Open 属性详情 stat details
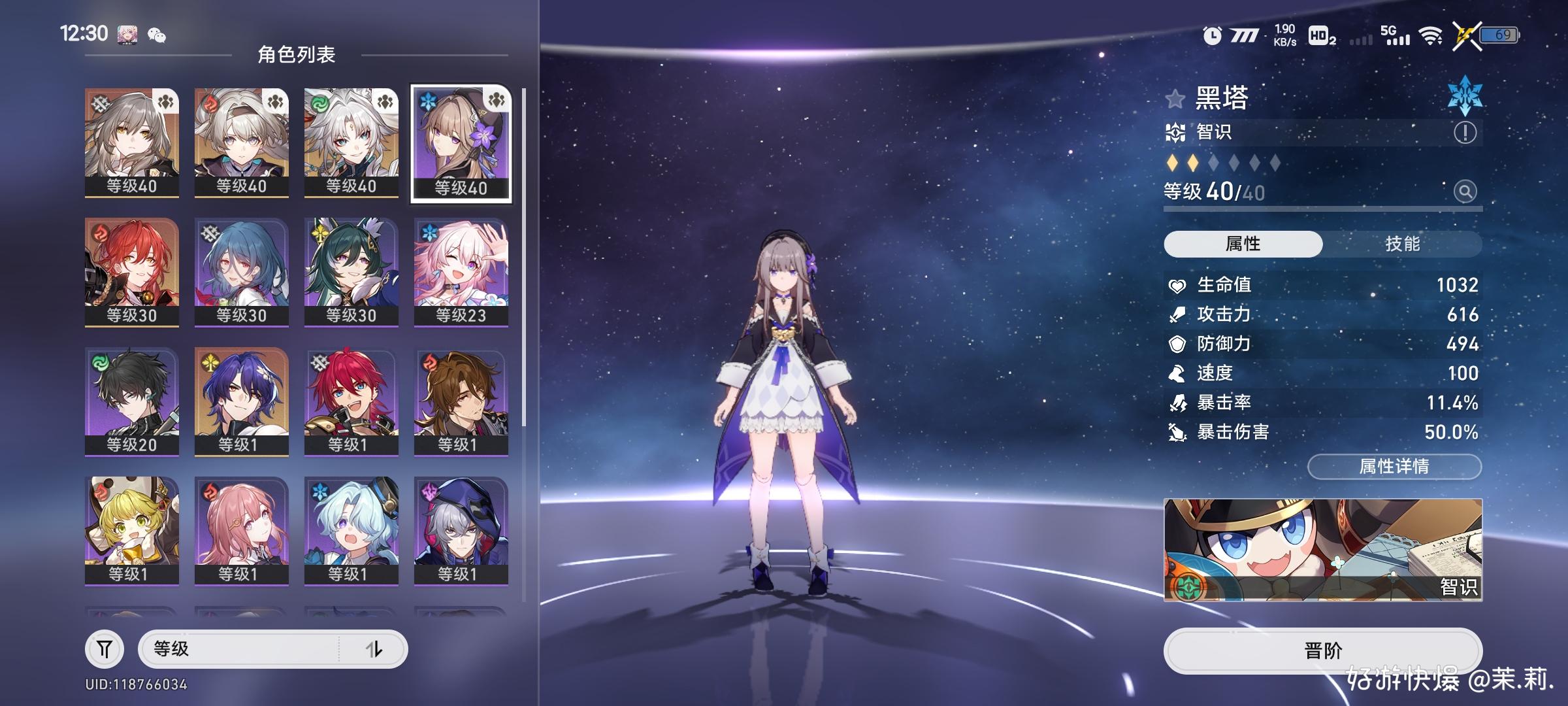This screenshot has height=706, width=1568. 1394,466
